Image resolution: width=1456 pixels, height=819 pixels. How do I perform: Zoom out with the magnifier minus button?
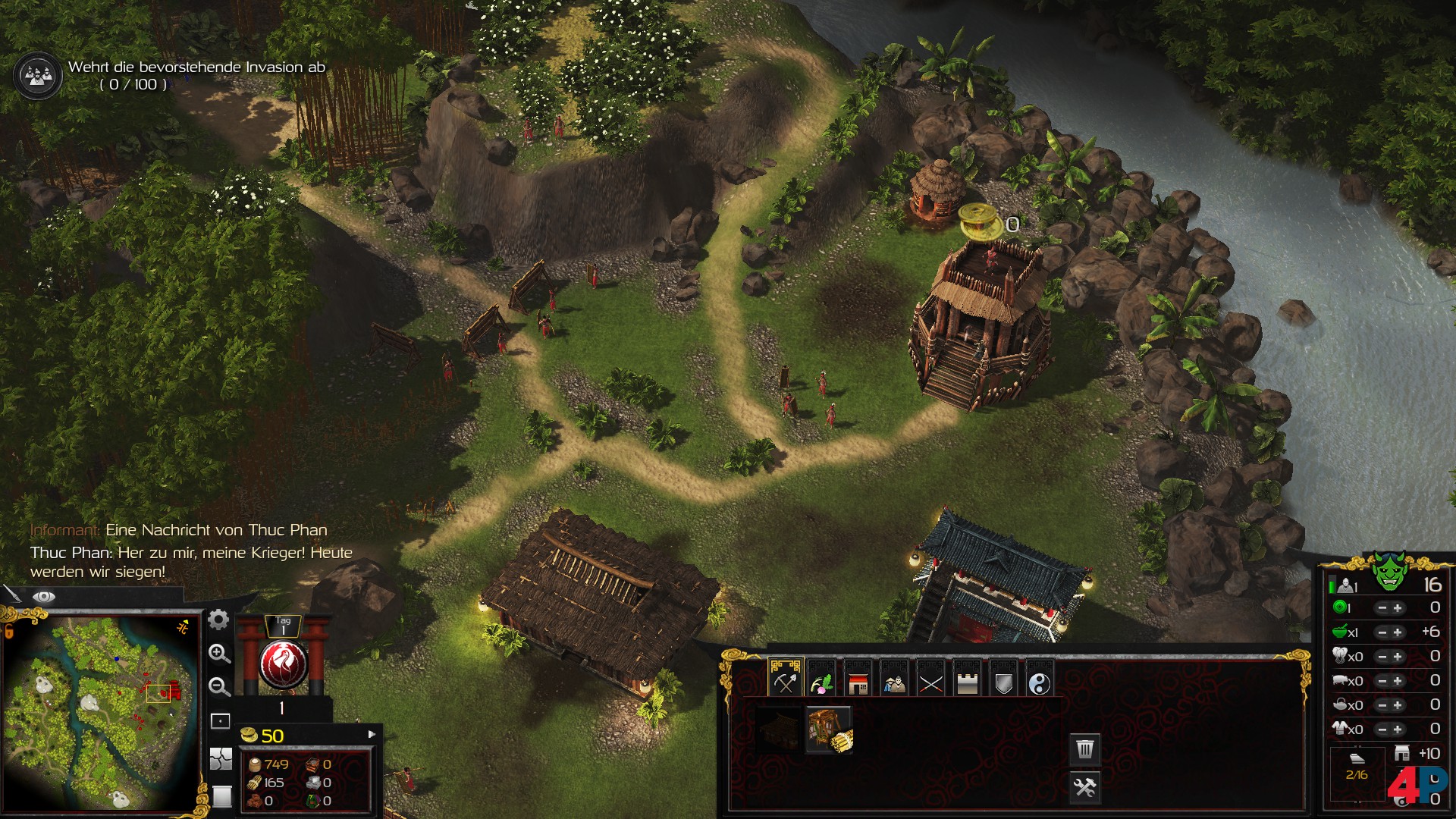(219, 687)
